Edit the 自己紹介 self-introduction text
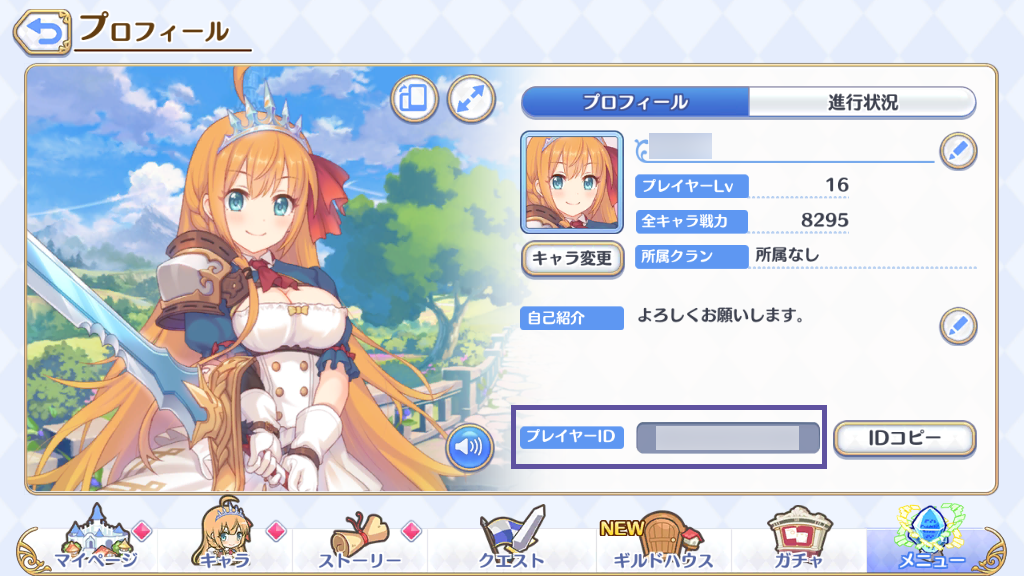Screen dimensions: 1024x576 (958, 325)
